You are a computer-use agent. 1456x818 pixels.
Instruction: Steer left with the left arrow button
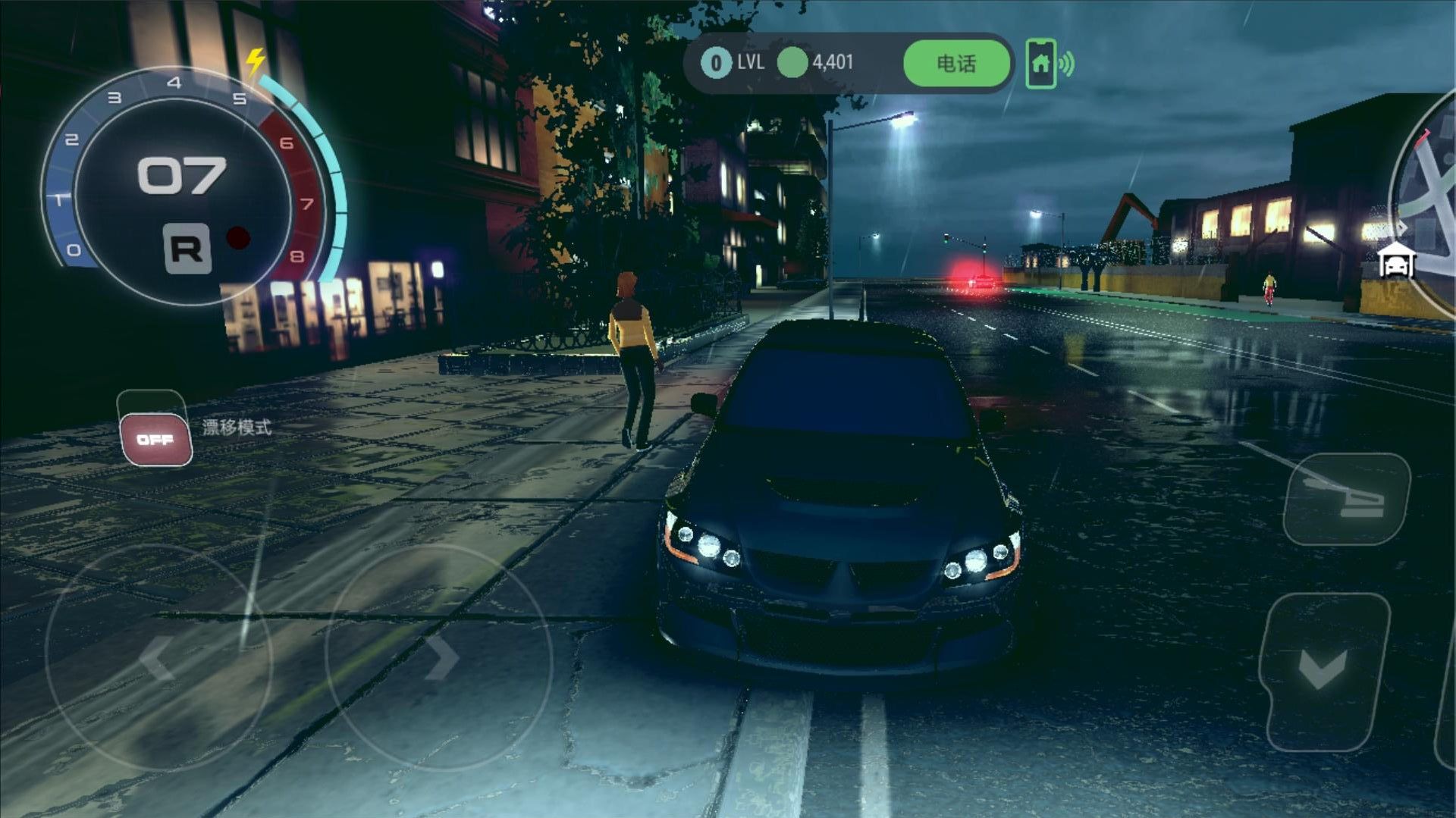[158, 657]
